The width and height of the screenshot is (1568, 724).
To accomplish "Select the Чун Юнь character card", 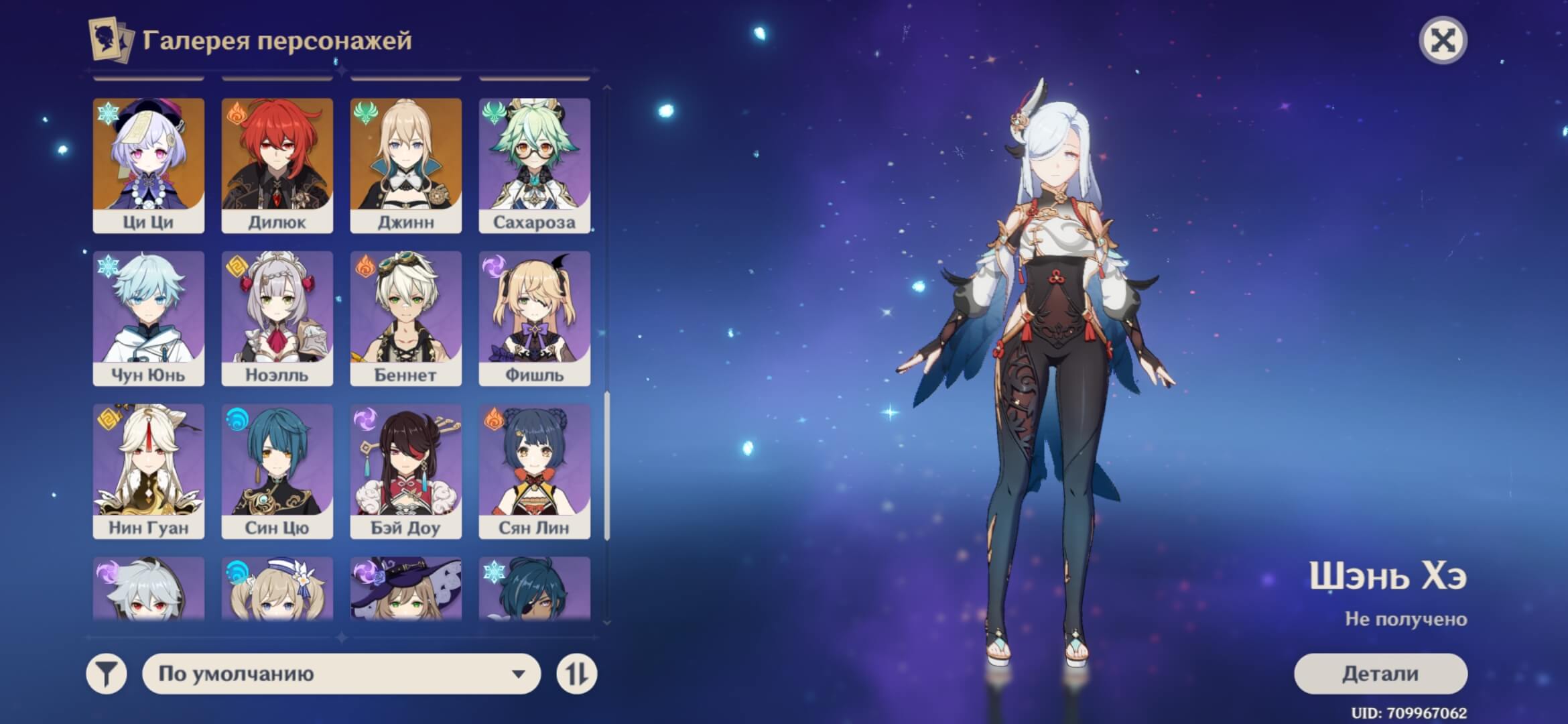I will tap(148, 318).
